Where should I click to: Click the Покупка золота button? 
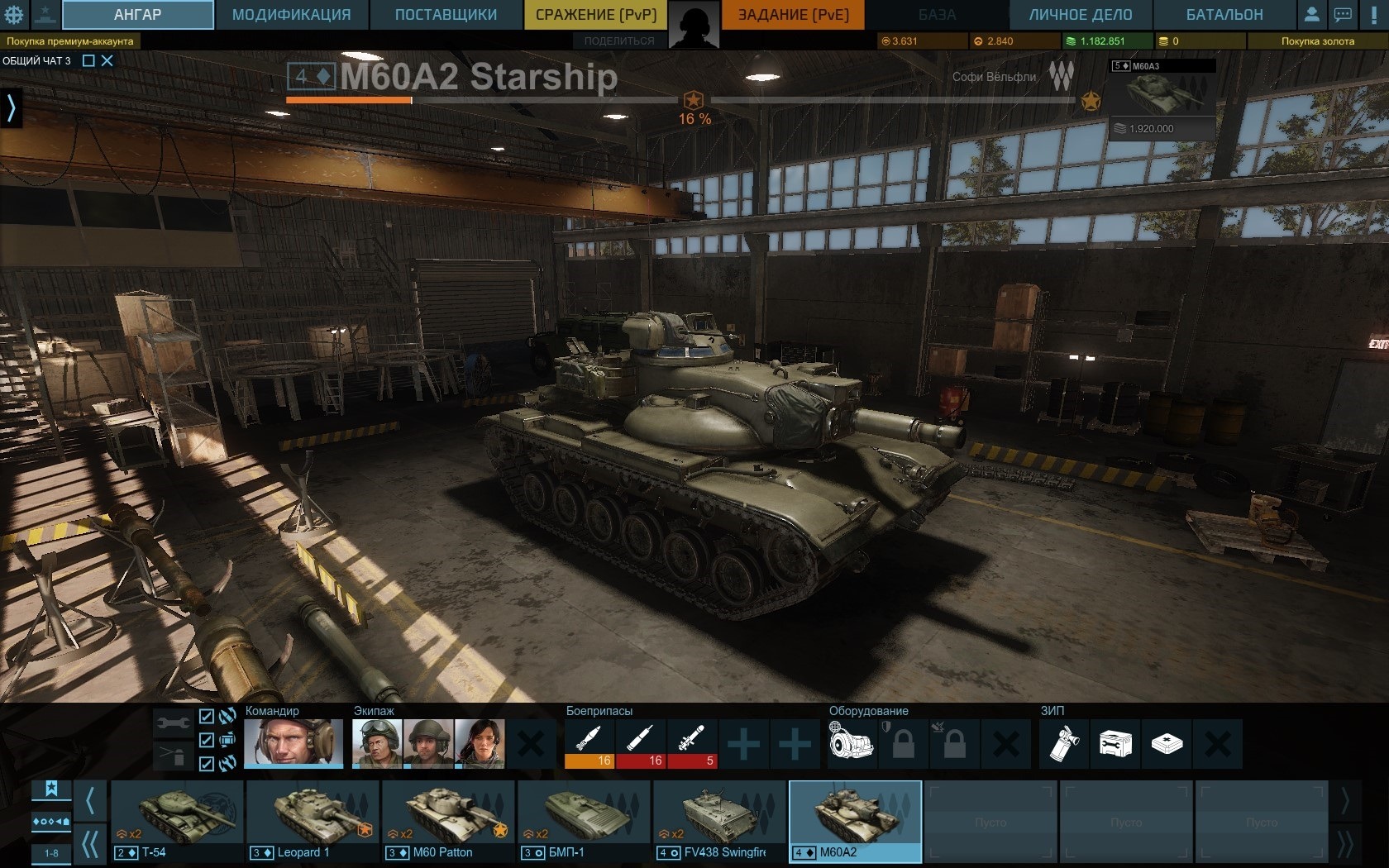point(1316,41)
